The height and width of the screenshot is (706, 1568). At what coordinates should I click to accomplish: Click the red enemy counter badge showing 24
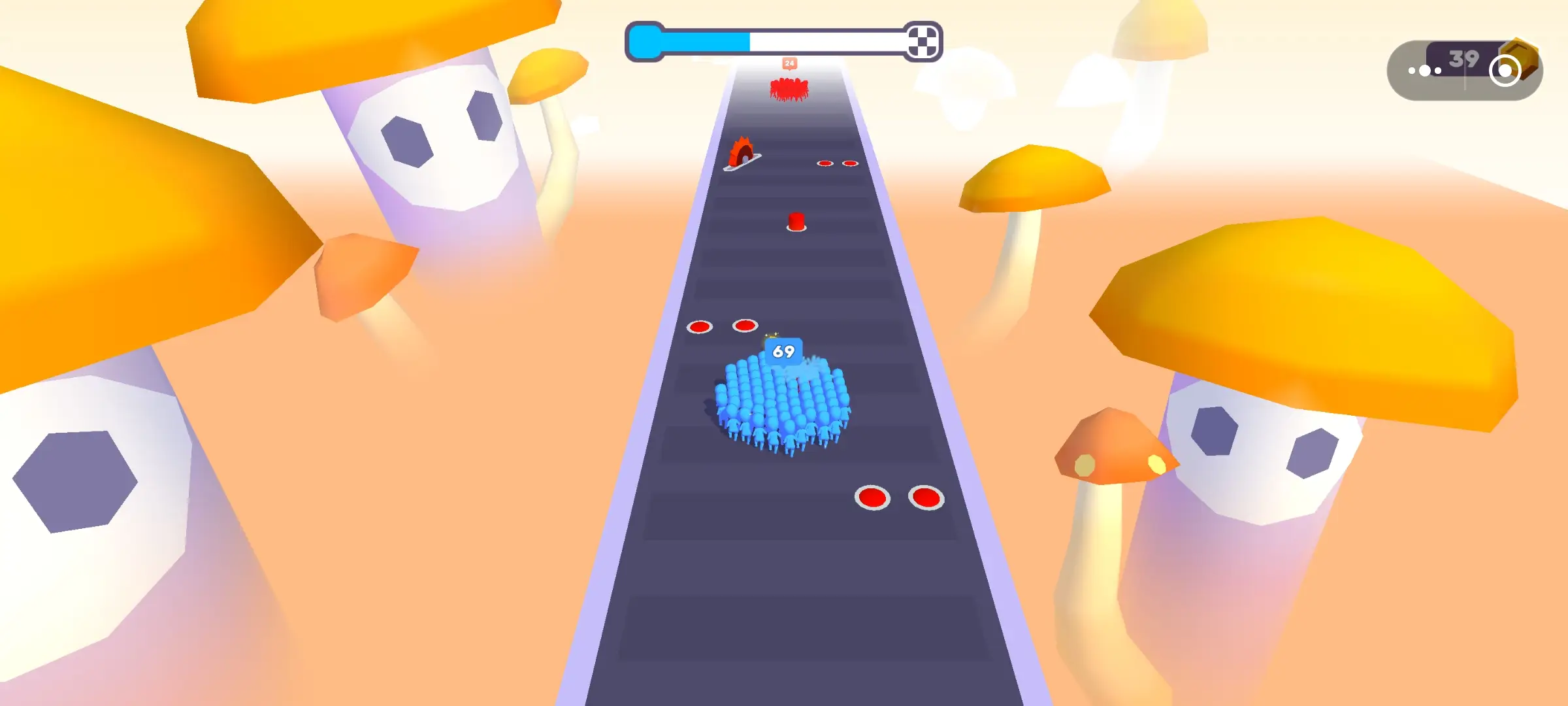pos(790,62)
